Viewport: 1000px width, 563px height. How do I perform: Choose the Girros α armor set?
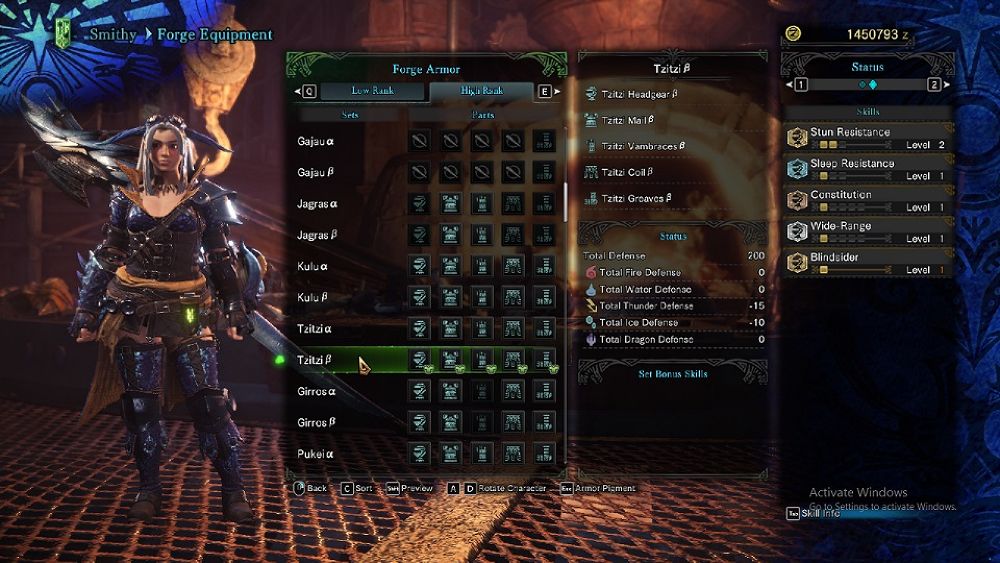coord(317,391)
